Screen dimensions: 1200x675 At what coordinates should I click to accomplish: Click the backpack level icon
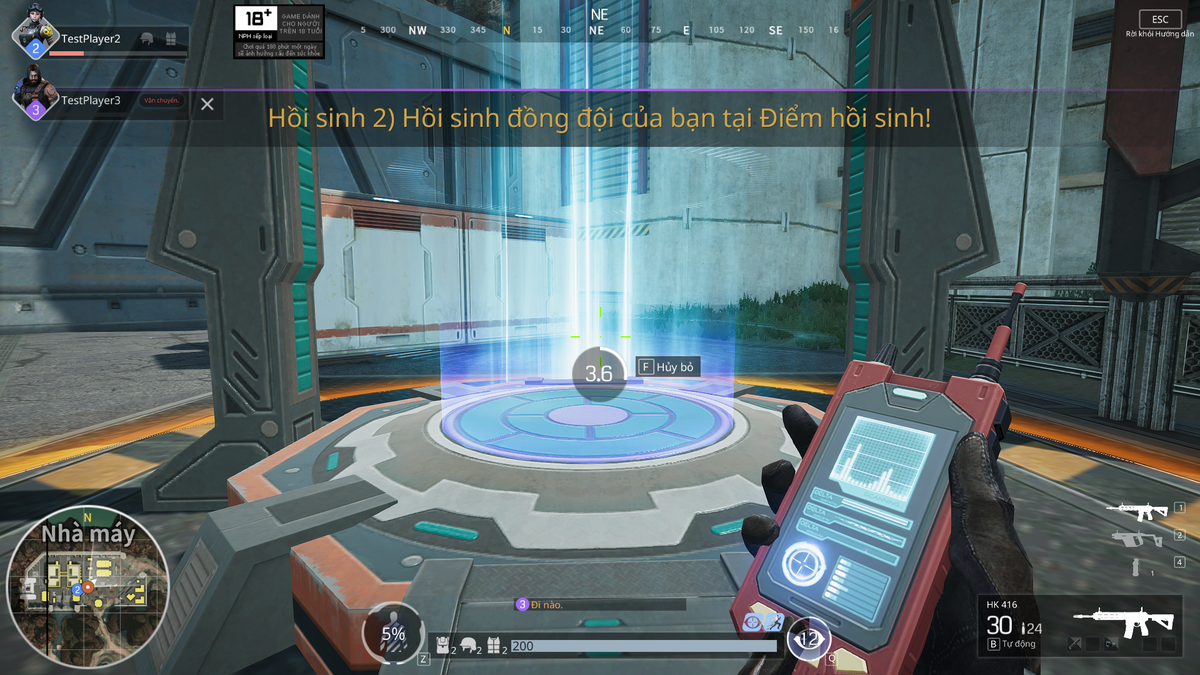point(441,646)
